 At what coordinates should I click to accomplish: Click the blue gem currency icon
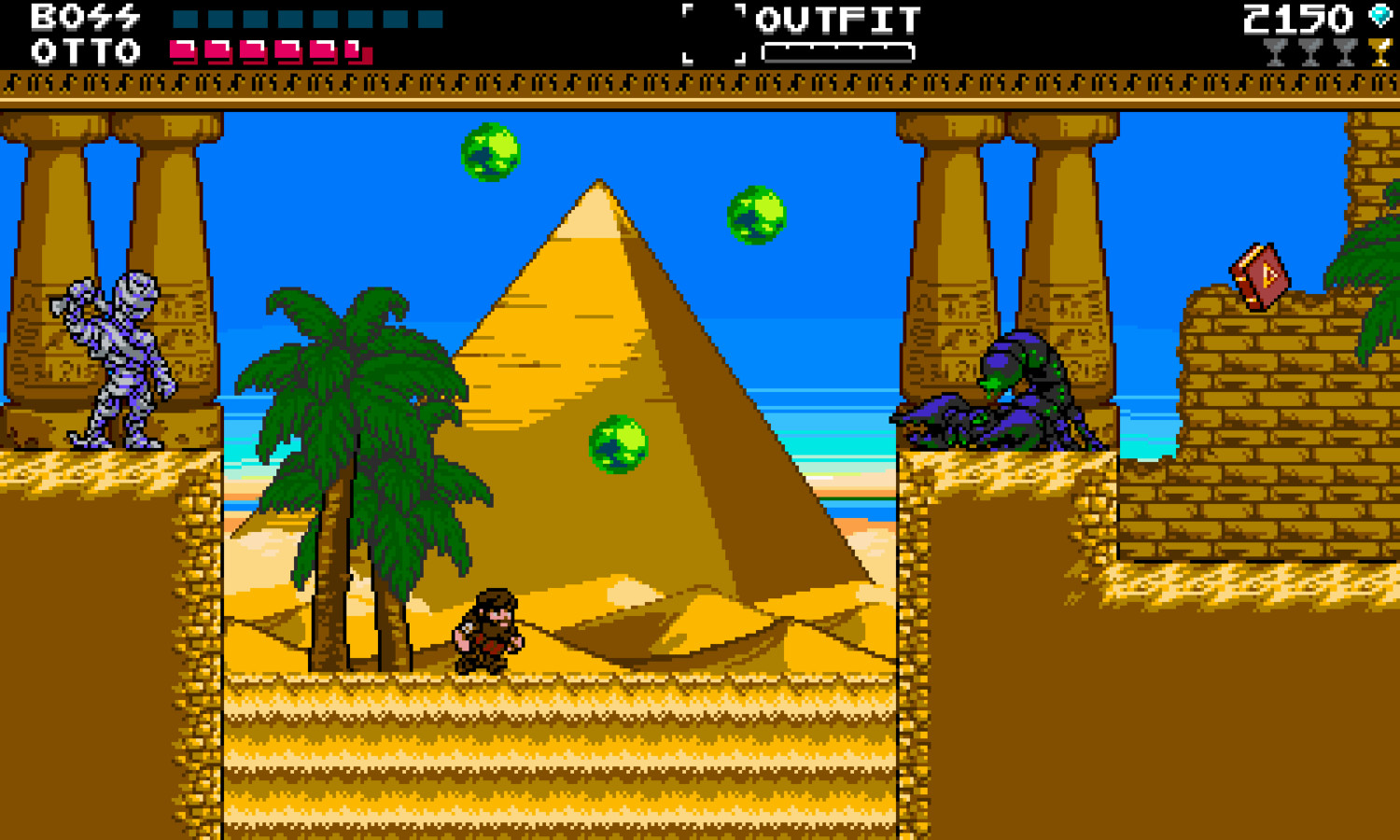[1379, 16]
